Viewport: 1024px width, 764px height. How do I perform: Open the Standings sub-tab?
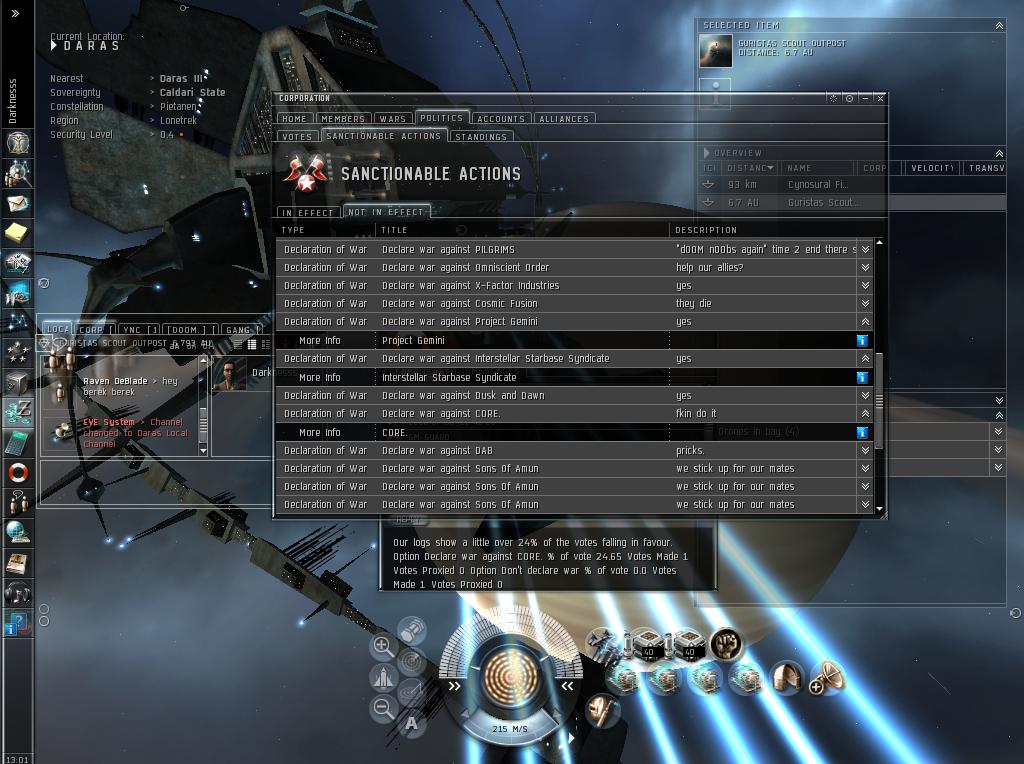(x=480, y=136)
